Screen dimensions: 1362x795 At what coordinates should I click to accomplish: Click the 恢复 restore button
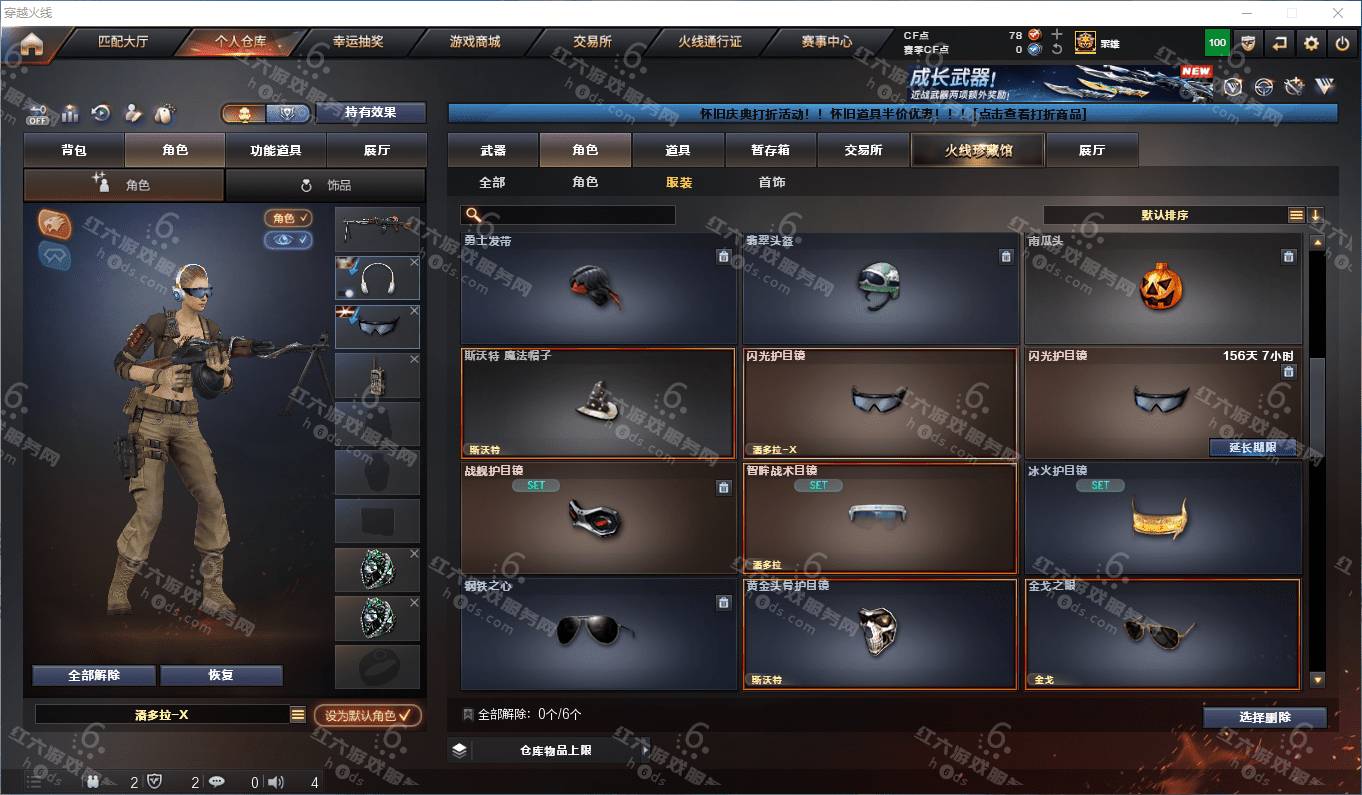221,675
